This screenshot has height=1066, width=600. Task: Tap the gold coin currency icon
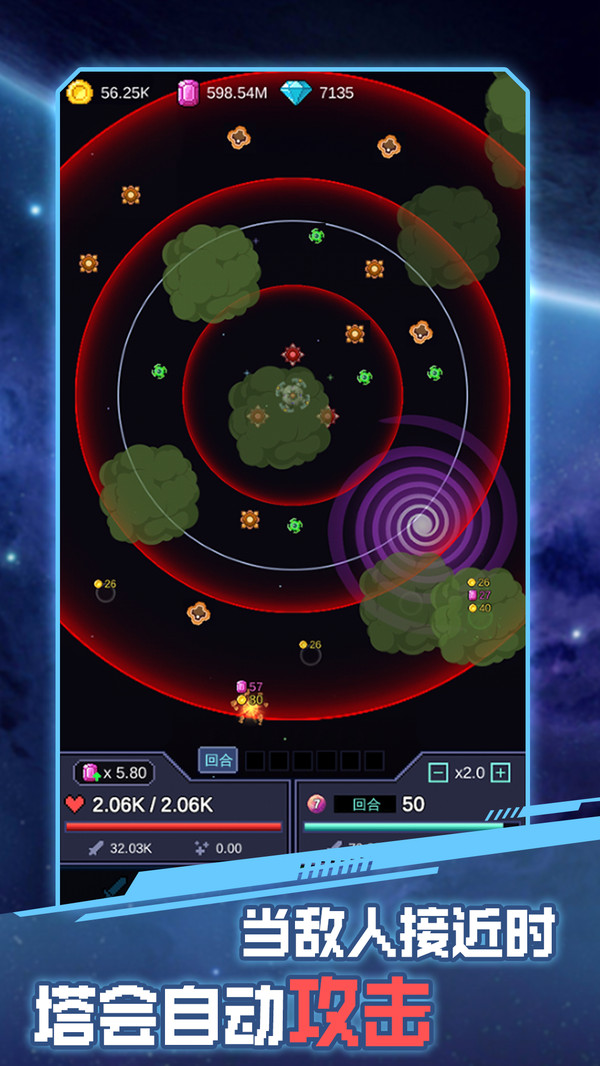click(79, 93)
